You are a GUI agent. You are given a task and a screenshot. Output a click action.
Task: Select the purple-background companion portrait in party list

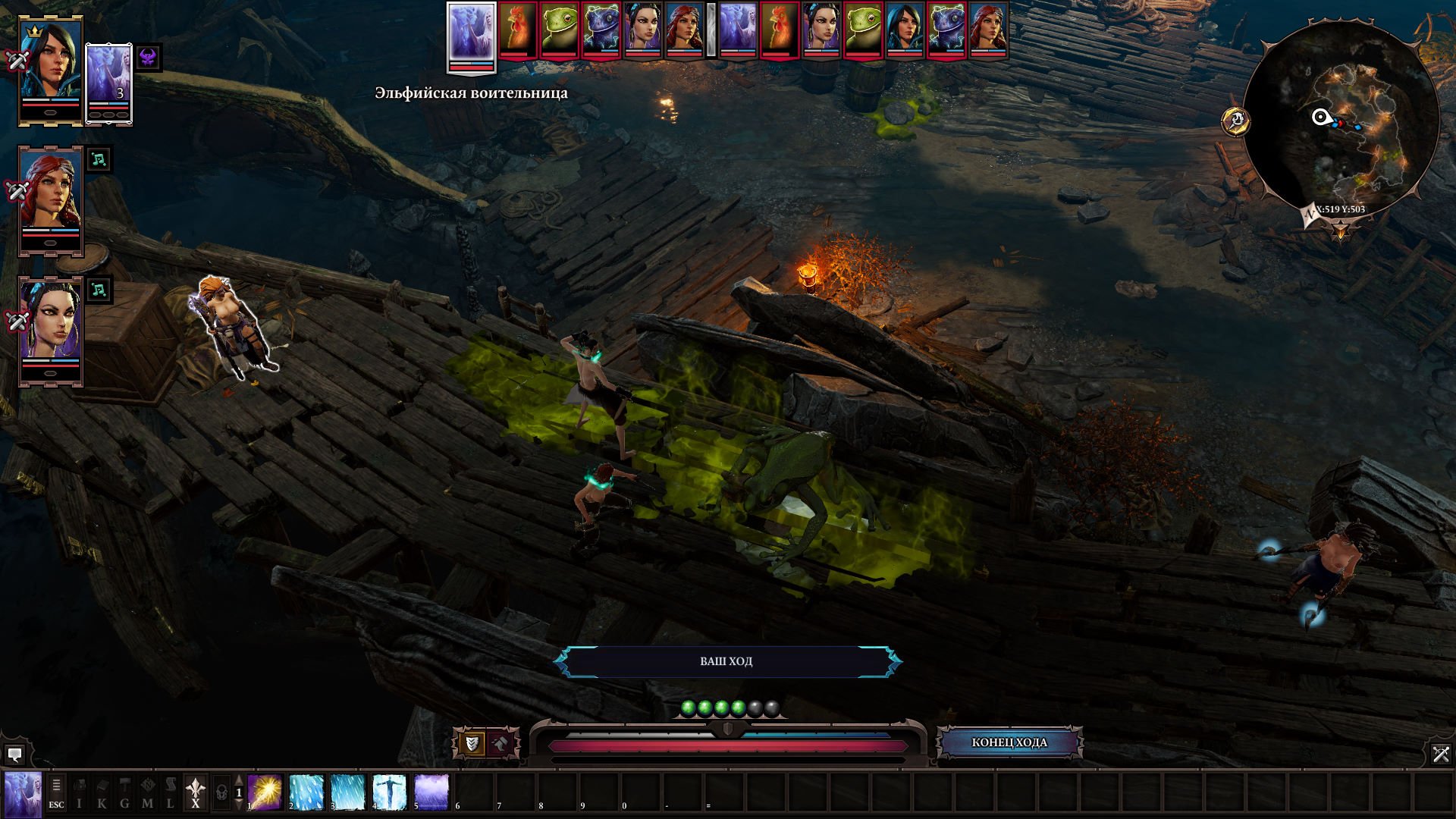(51, 329)
